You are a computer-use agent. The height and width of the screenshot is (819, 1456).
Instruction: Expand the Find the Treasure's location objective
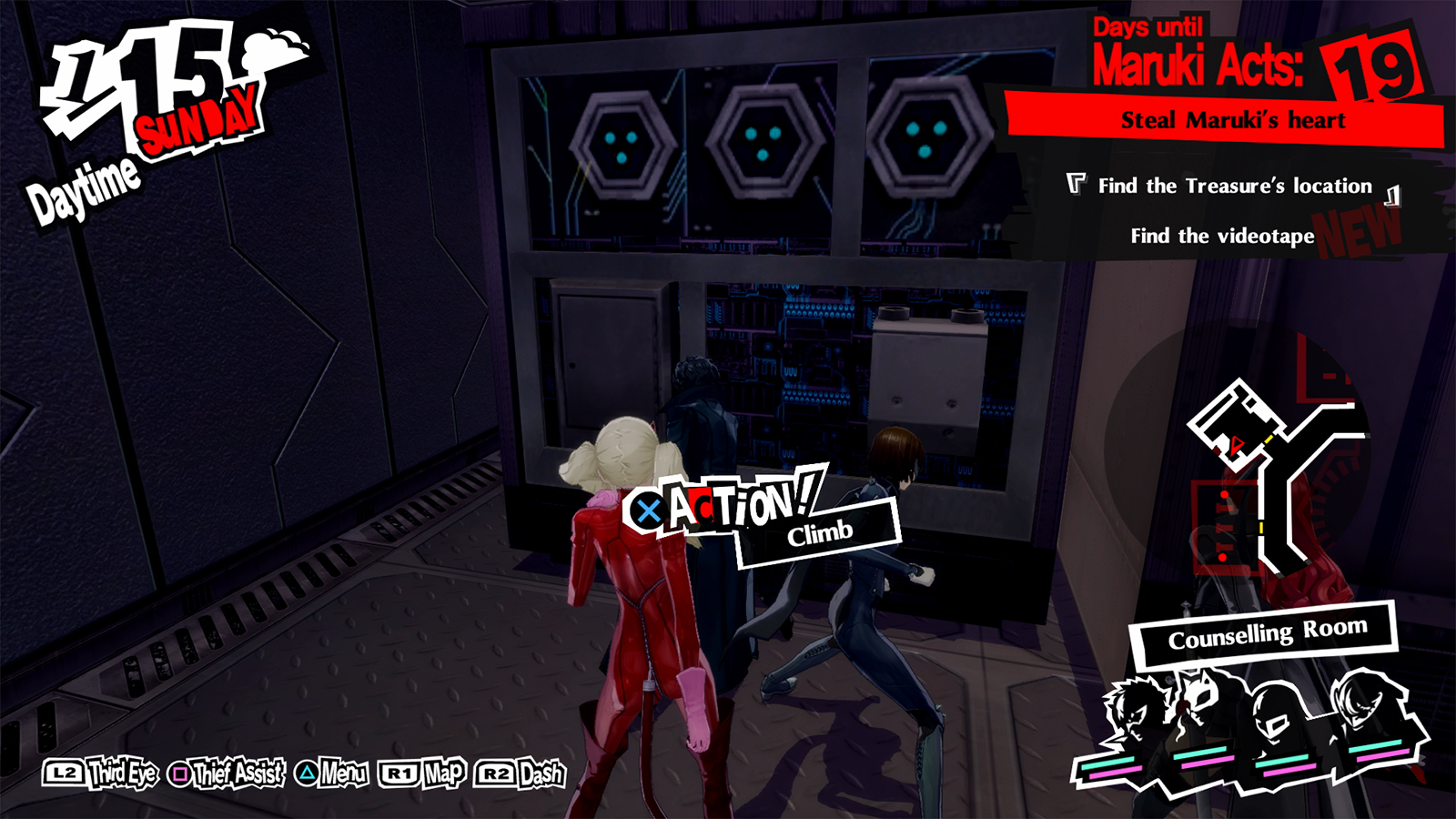click(x=1232, y=186)
